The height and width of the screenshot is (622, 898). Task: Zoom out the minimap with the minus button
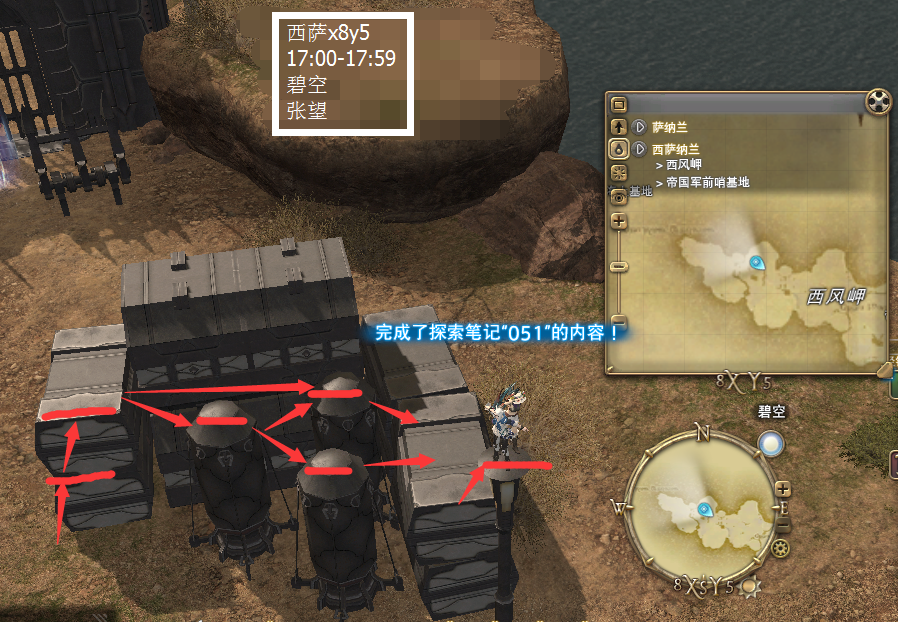783,524
